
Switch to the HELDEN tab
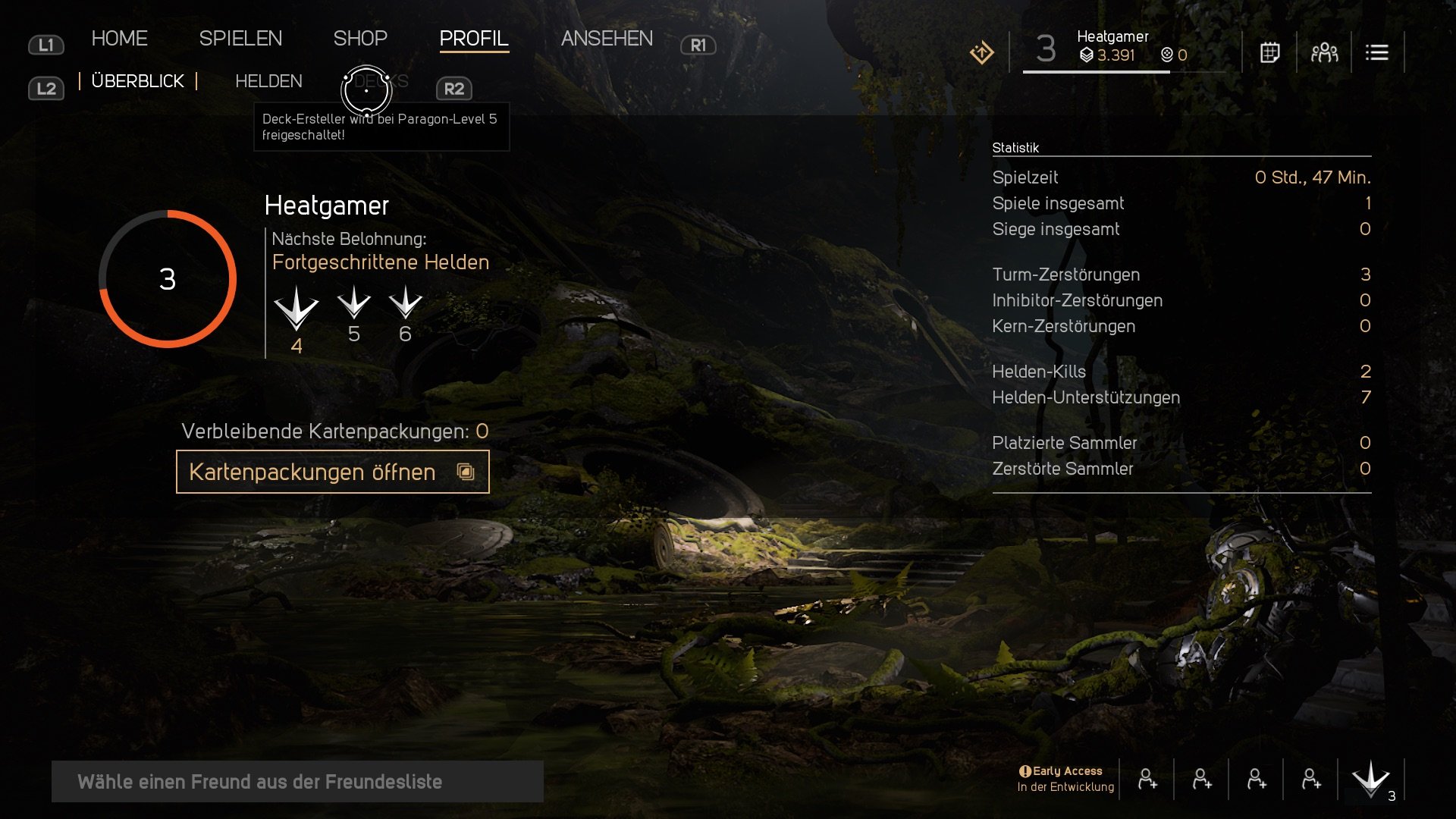click(268, 81)
